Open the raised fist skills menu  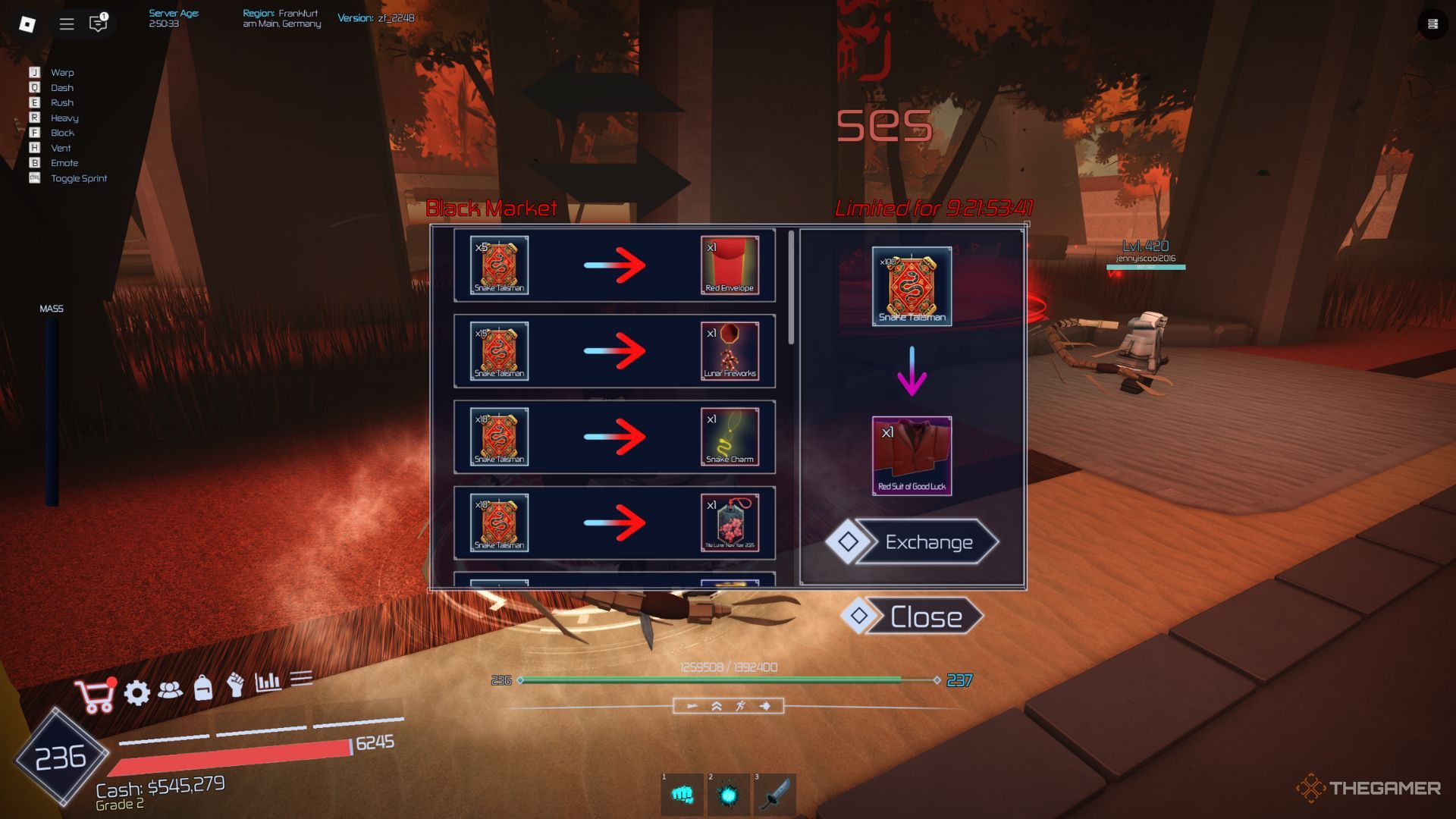[236, 685]
